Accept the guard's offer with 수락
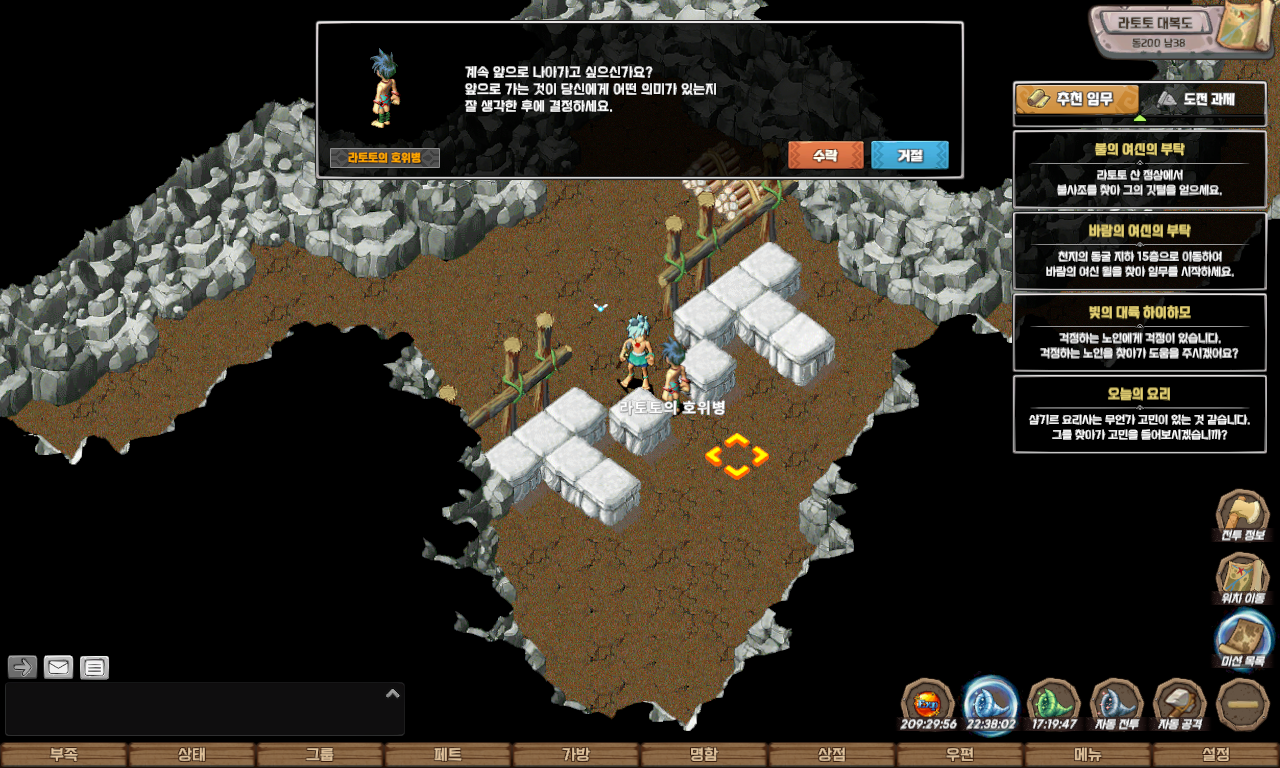This screenshot has height=768, width=1280. (825, 156)
